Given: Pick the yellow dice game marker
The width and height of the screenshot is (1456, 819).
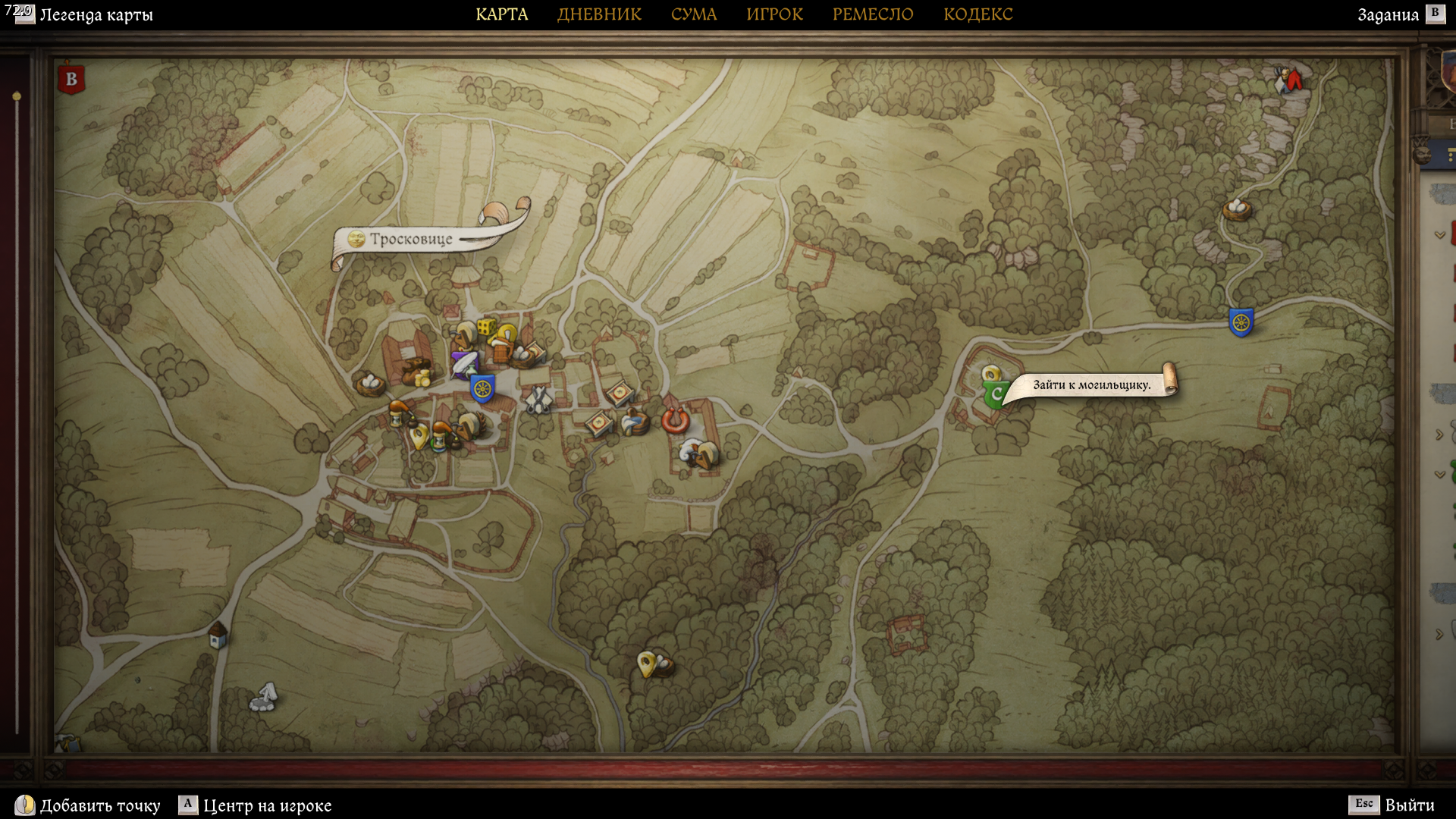Looking at the screenshot, I should pyautogui.click(x=487, y=327).
